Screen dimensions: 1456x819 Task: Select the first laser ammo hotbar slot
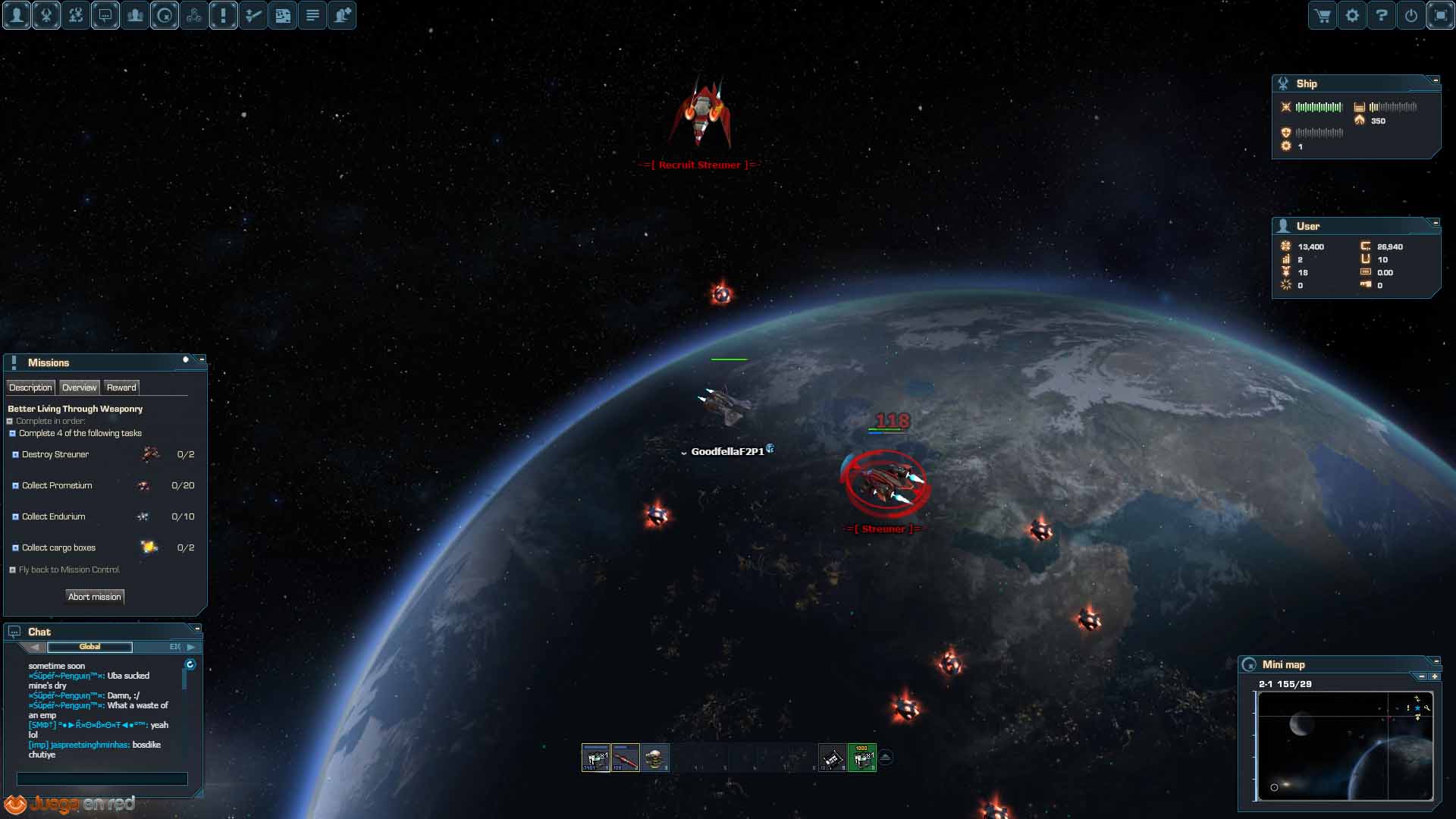[595, 758]
